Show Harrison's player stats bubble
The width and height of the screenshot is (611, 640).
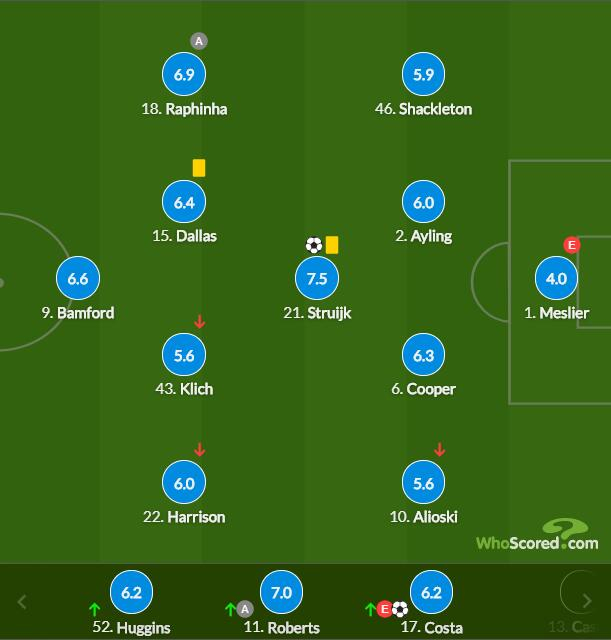(184, 483)
